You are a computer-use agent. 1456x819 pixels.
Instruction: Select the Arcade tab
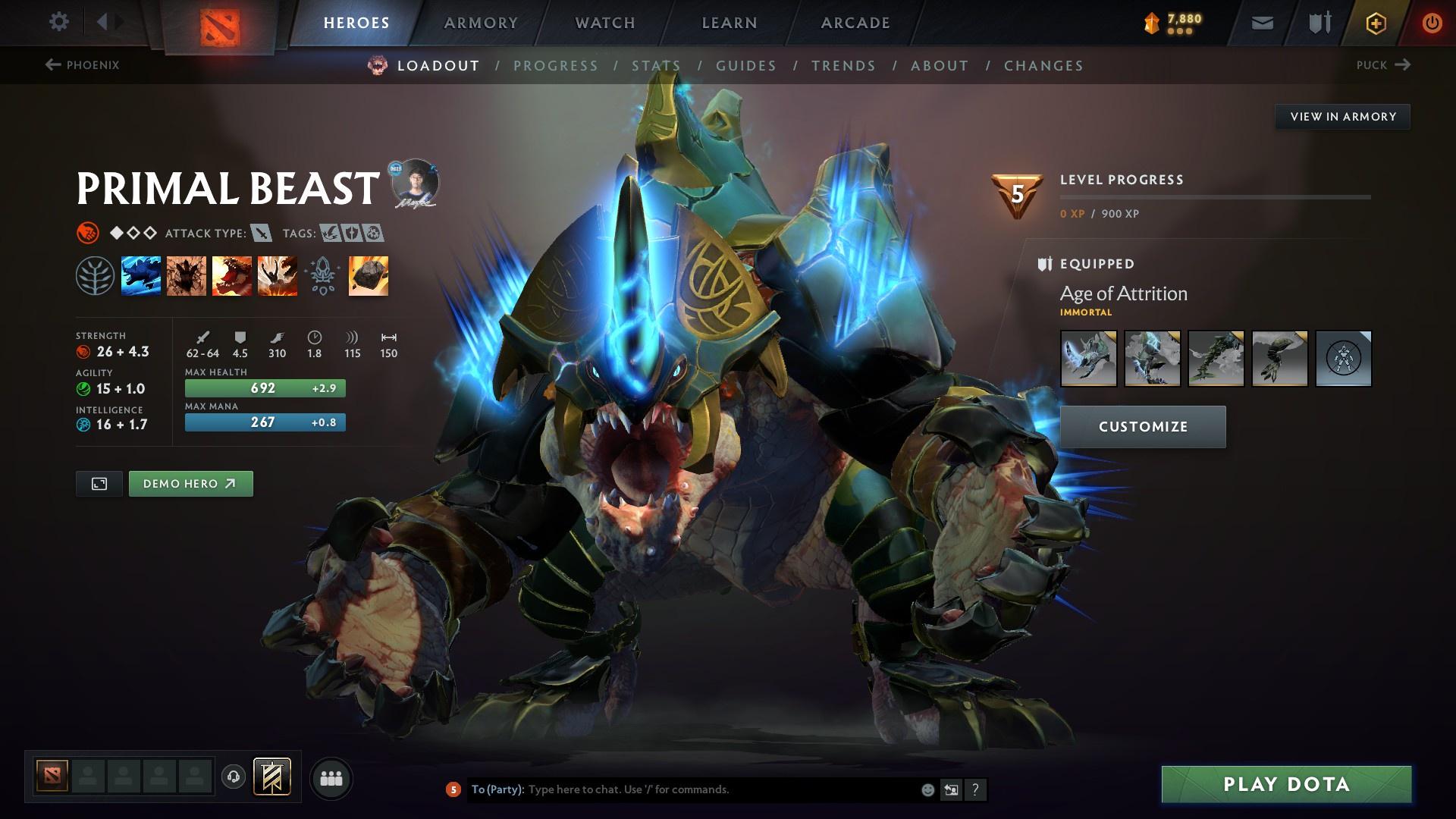pos(855,23)
